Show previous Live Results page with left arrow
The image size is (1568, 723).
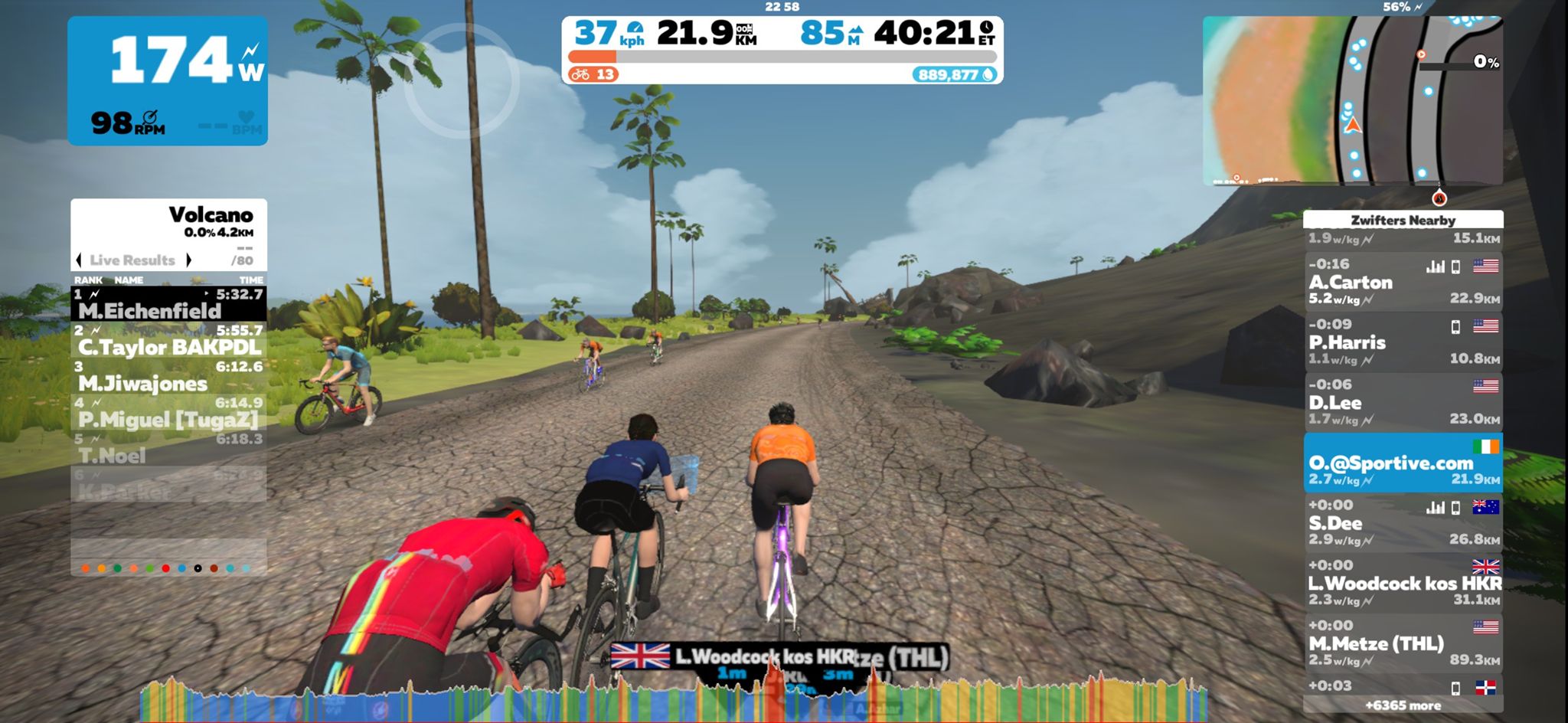coord(79,260)
